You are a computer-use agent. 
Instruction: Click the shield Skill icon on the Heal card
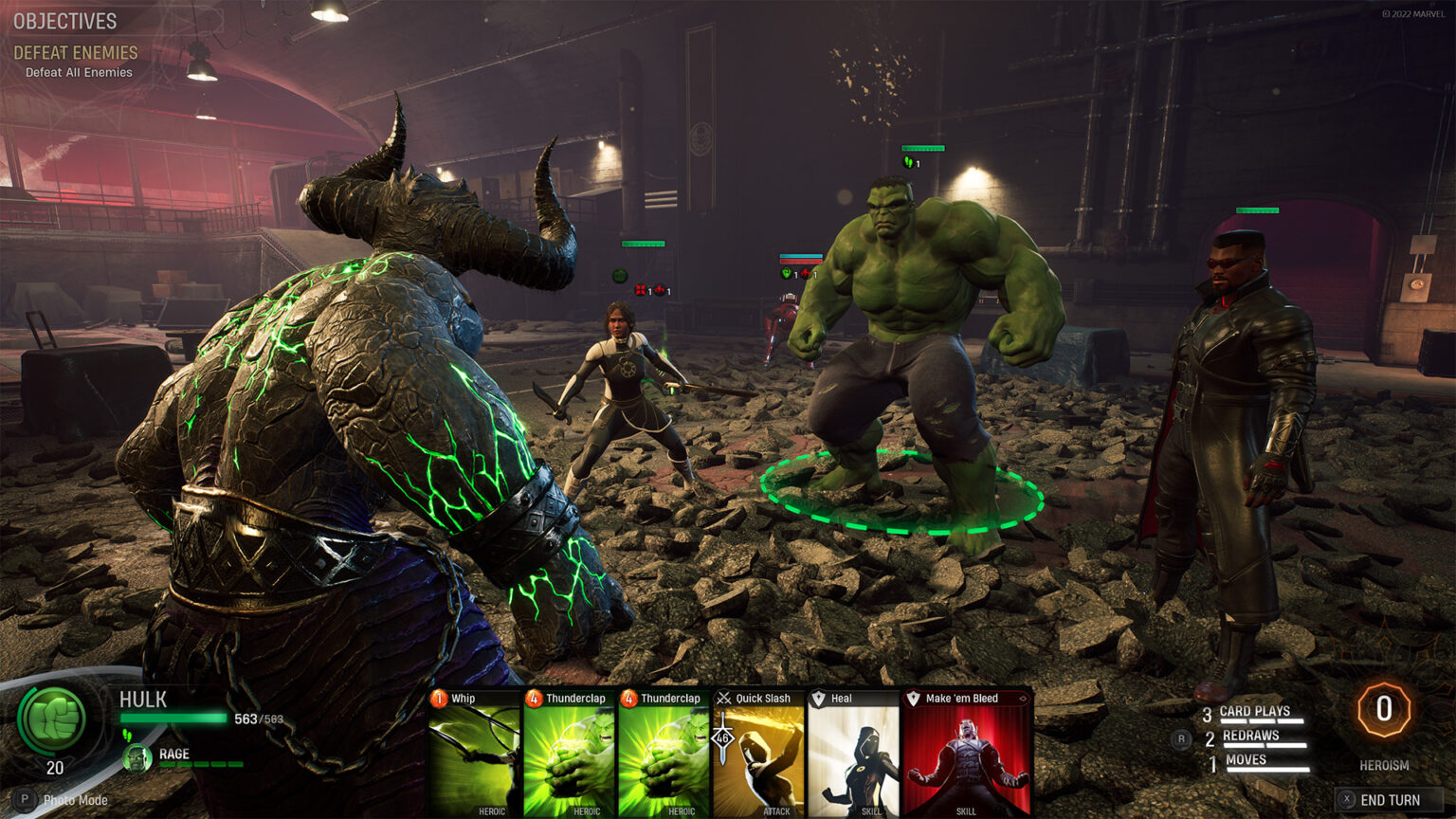pyautogui.click(x=820, y=698)
